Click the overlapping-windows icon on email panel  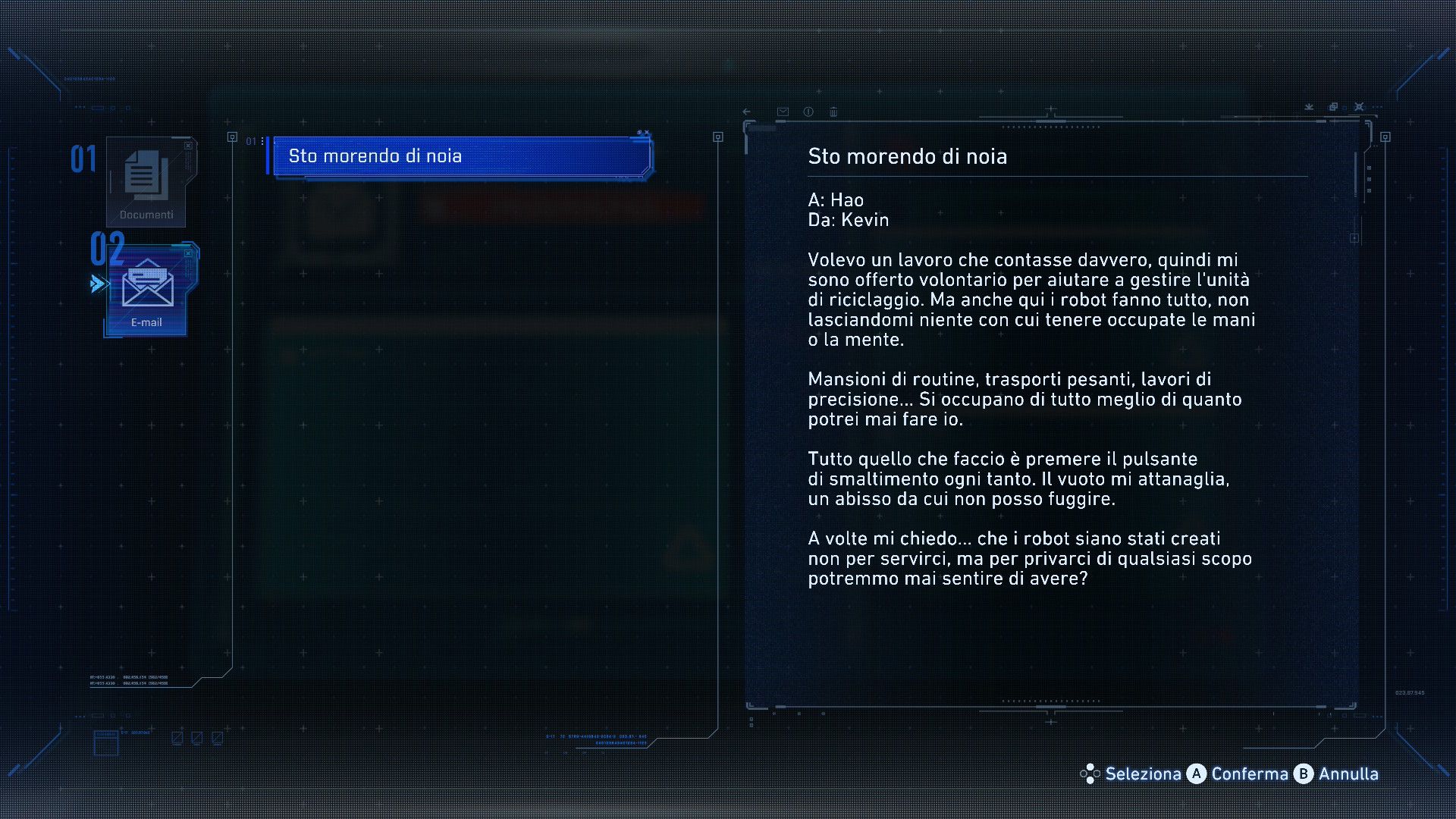pyautogui.click(x=1333, y=107)
